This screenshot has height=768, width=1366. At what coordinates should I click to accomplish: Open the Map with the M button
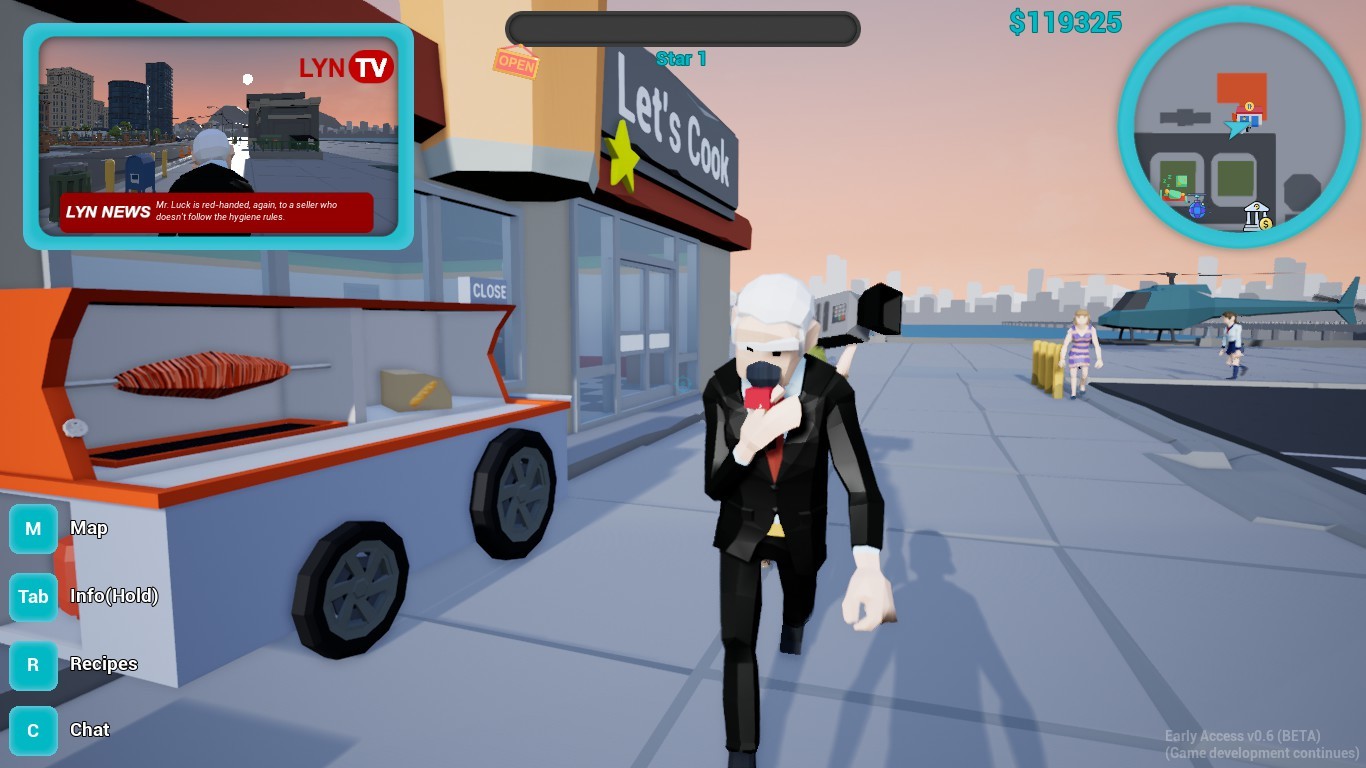[33, 529]
